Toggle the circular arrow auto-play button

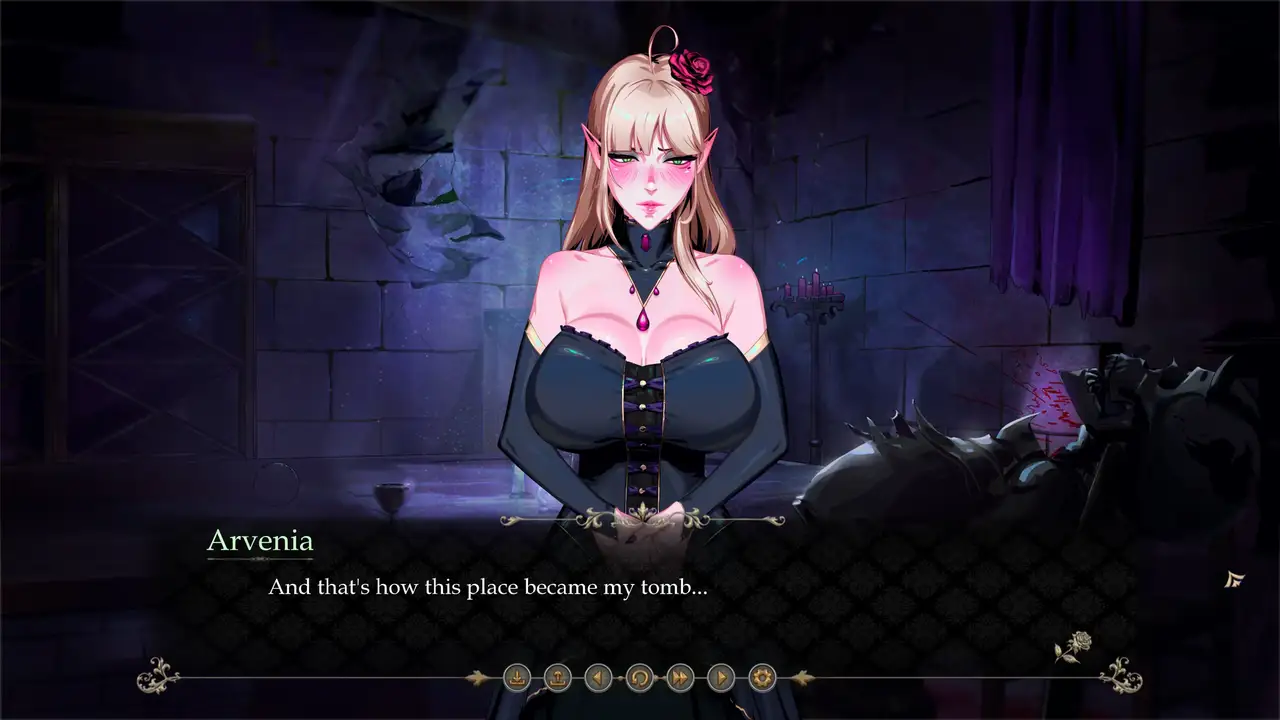[639, 678]
